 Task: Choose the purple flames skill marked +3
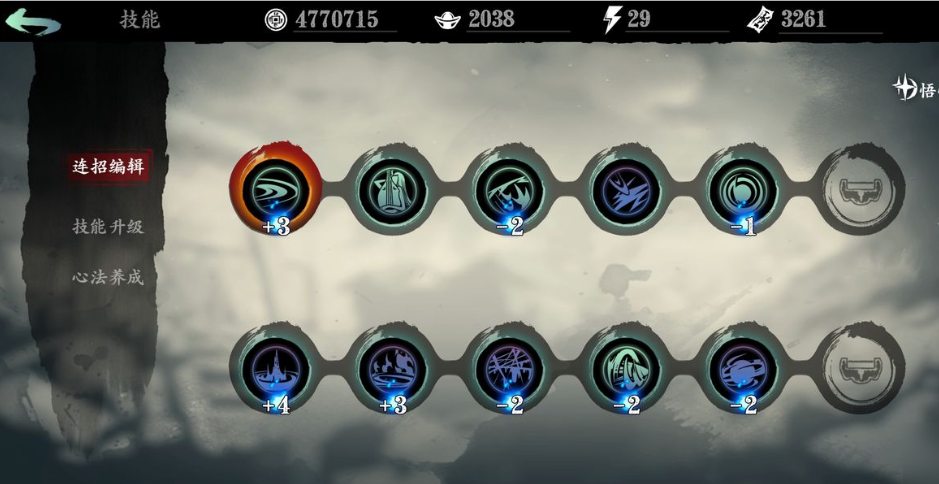click(392, 367)
